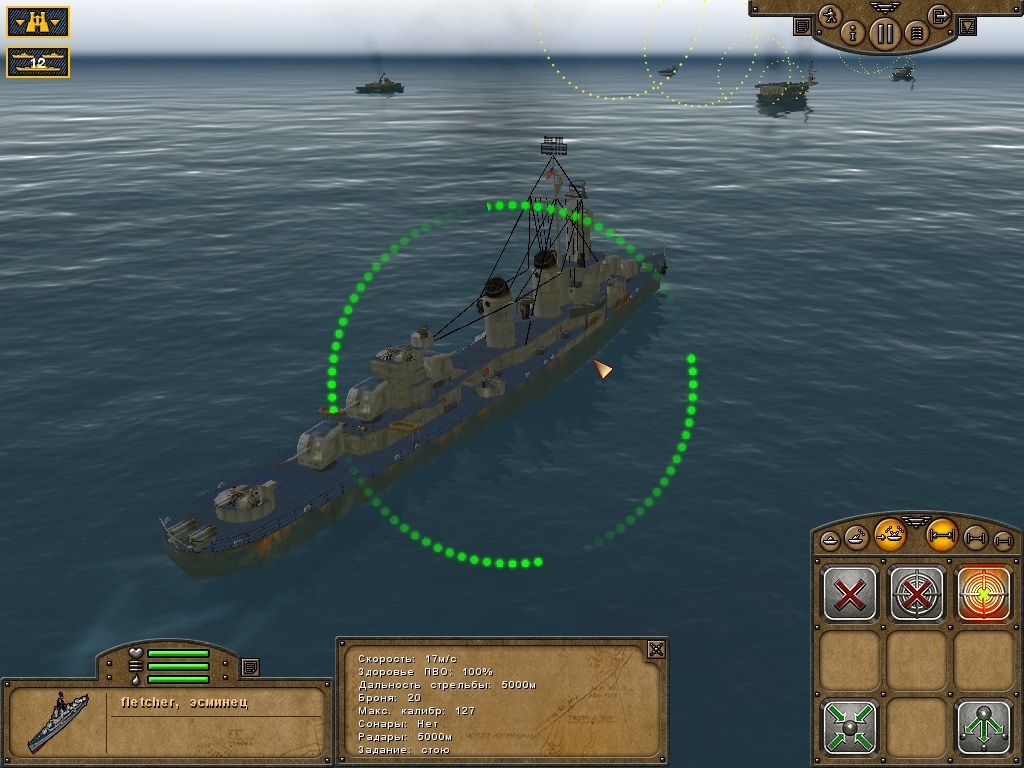The width and height of the screenshot is (1024, 768).
Task: Click the red X cancel order button
Action: click(850, 593)
